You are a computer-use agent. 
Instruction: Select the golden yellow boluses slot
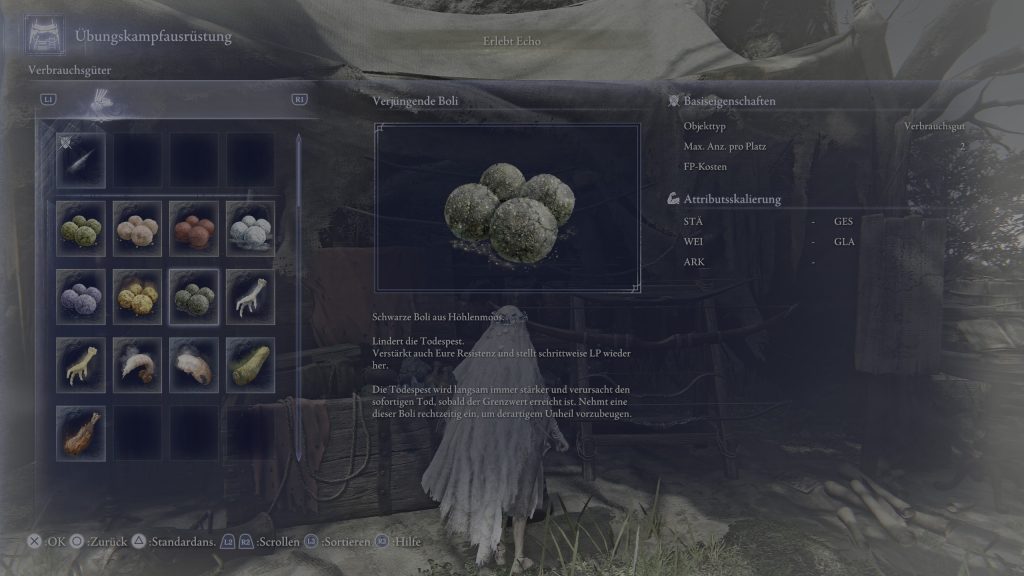(x=137, y=296)
